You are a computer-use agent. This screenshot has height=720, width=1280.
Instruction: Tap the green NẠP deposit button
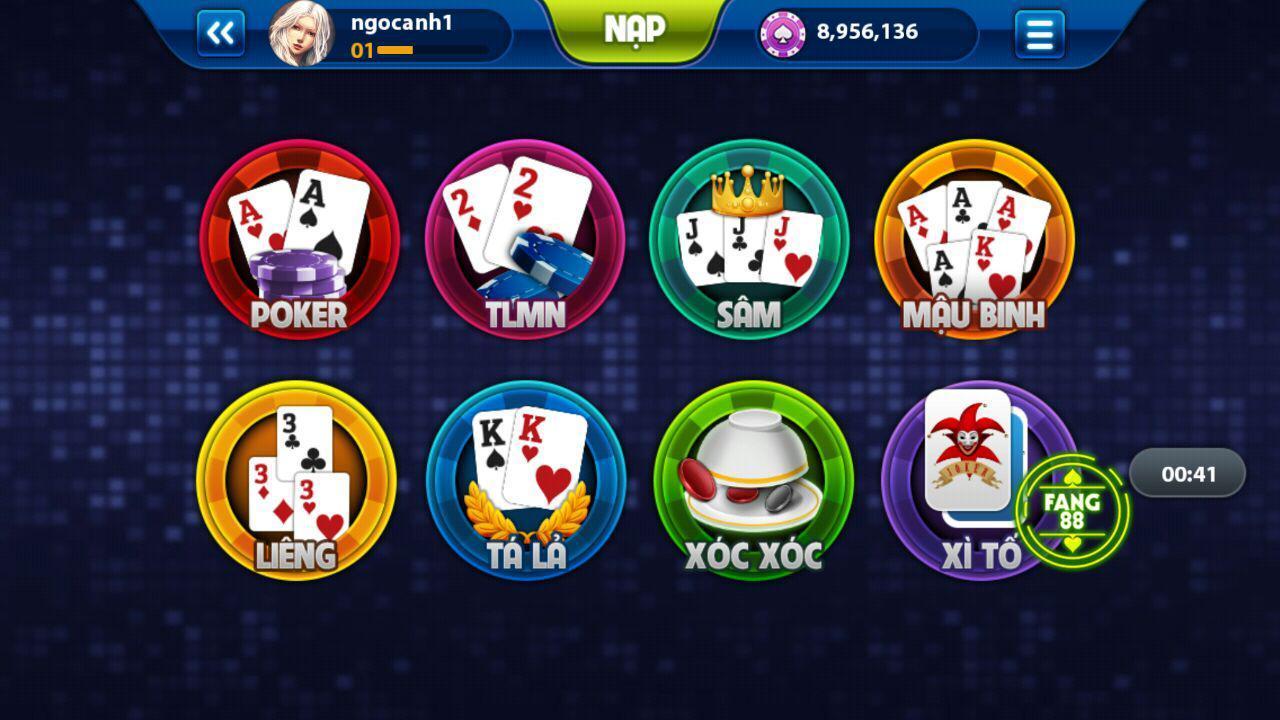coord(634,30)
